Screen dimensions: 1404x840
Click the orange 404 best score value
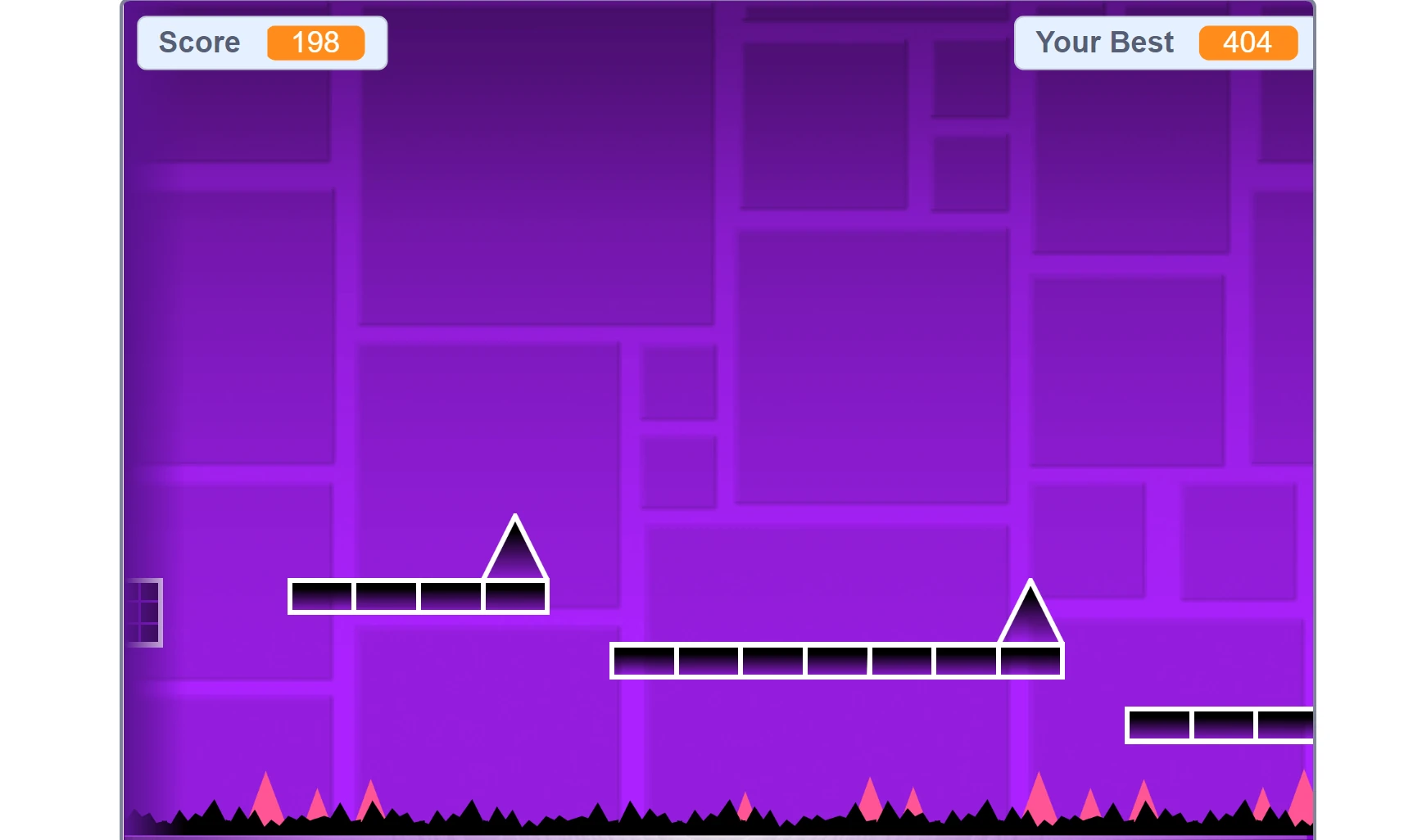pyautogui.click(x=1247, y=41)
